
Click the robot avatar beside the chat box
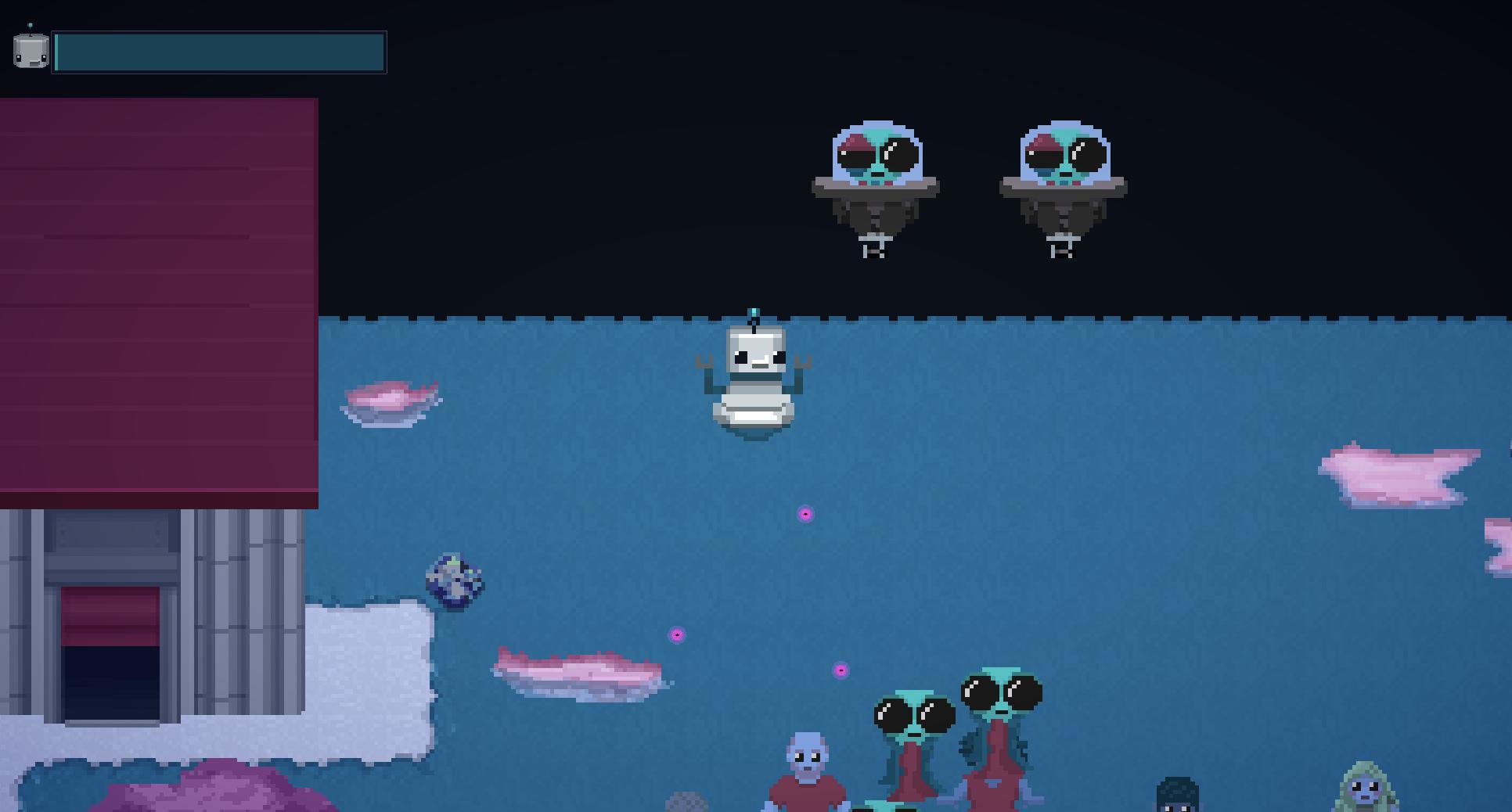click(x=29, y=52)
